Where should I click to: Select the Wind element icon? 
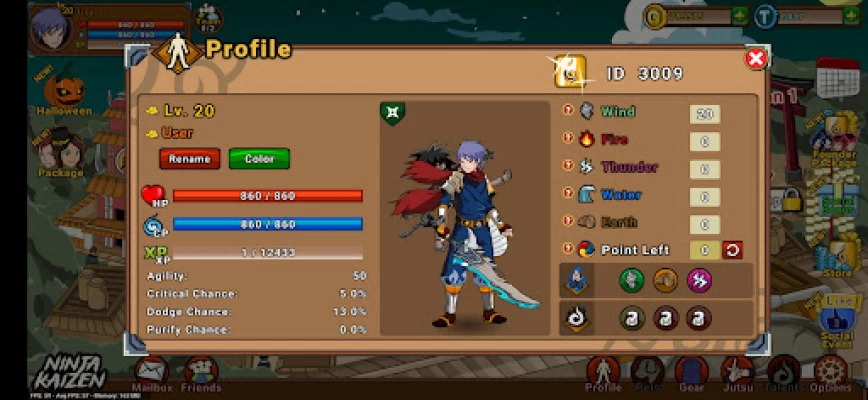point(587,112)
